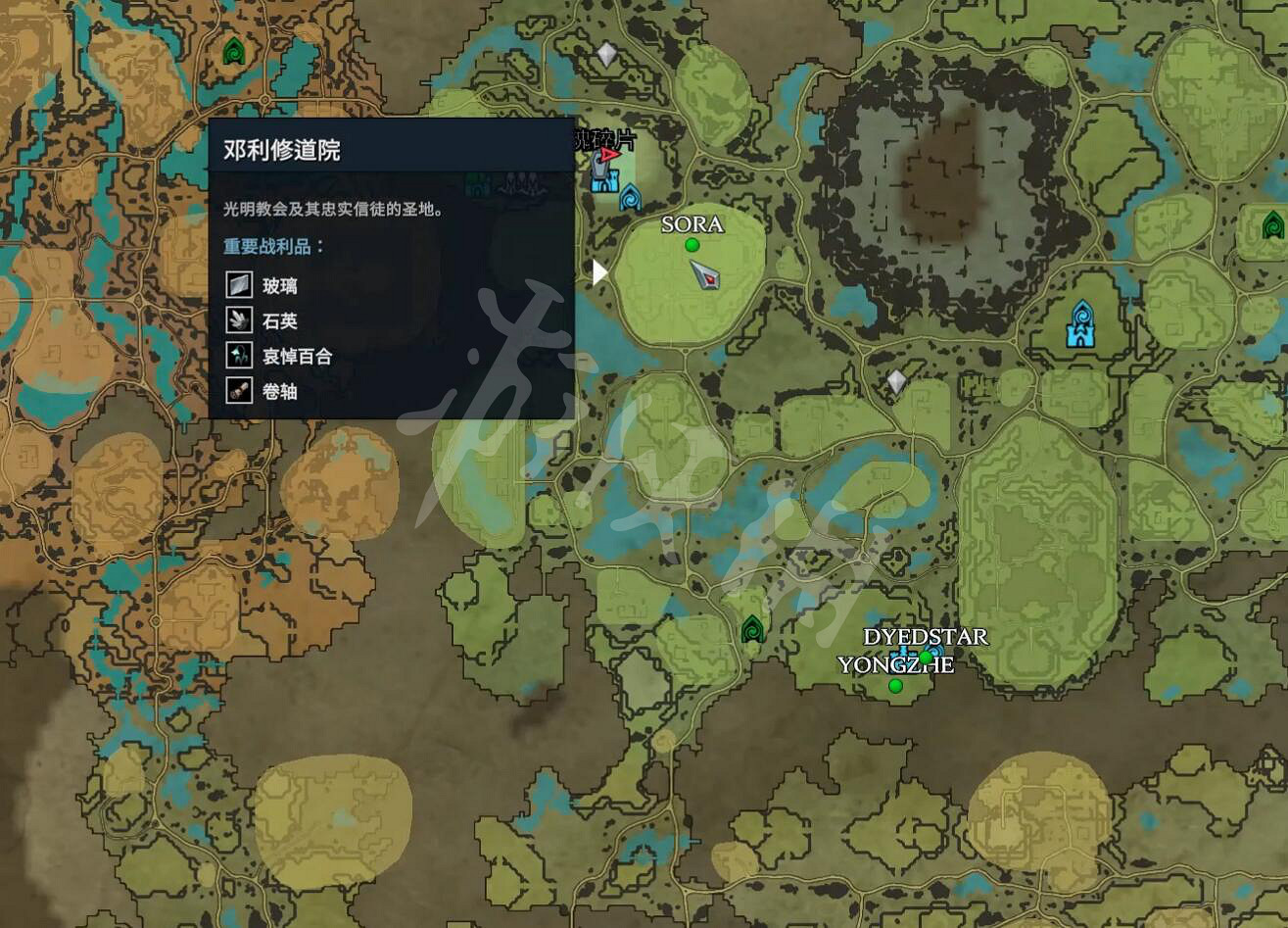
Task: Click the YONGZHE player name label
Action: (x=897, y=664)
